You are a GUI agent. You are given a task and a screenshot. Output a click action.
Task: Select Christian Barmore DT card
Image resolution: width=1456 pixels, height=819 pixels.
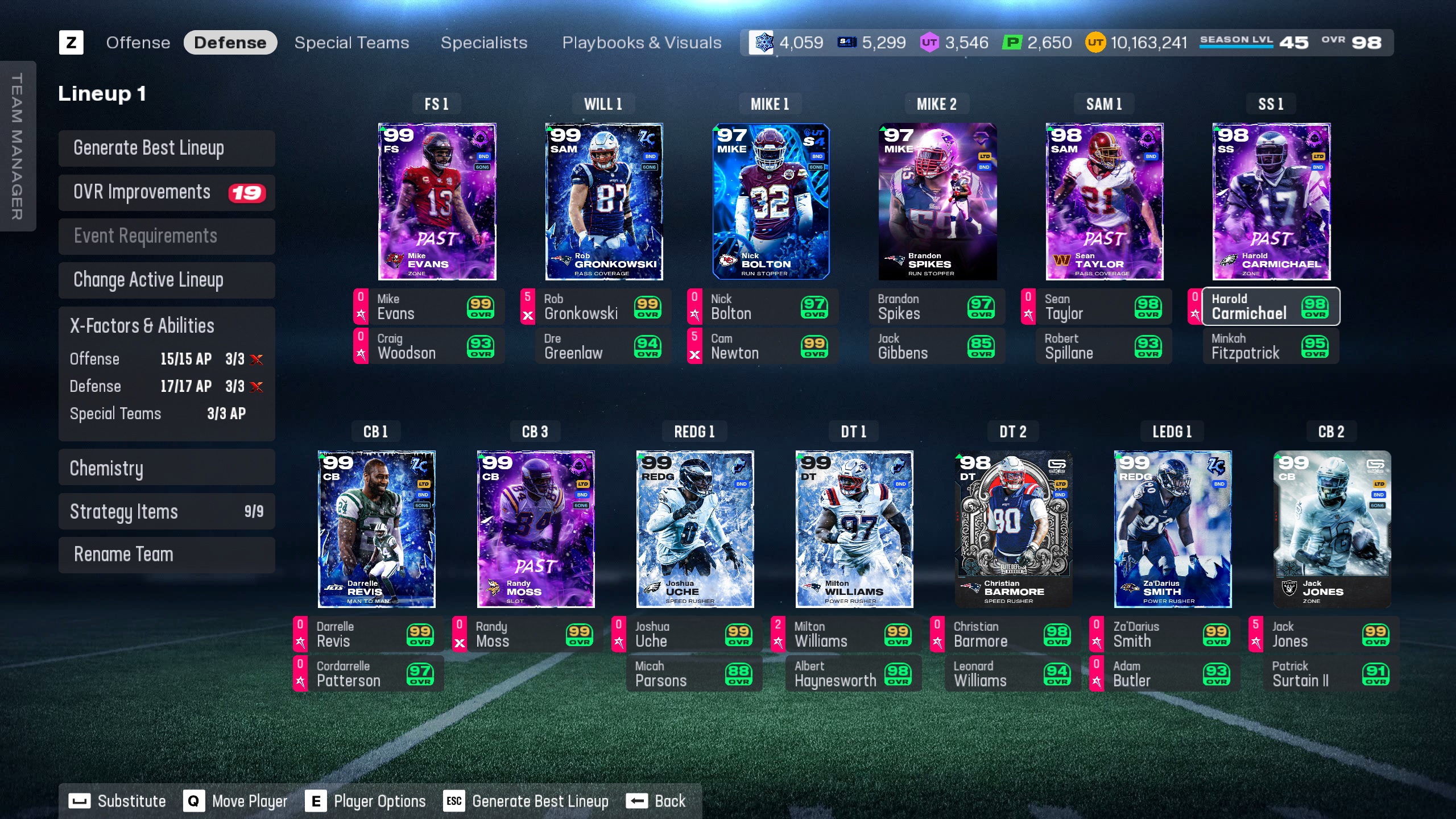(x=1013, y=529)
